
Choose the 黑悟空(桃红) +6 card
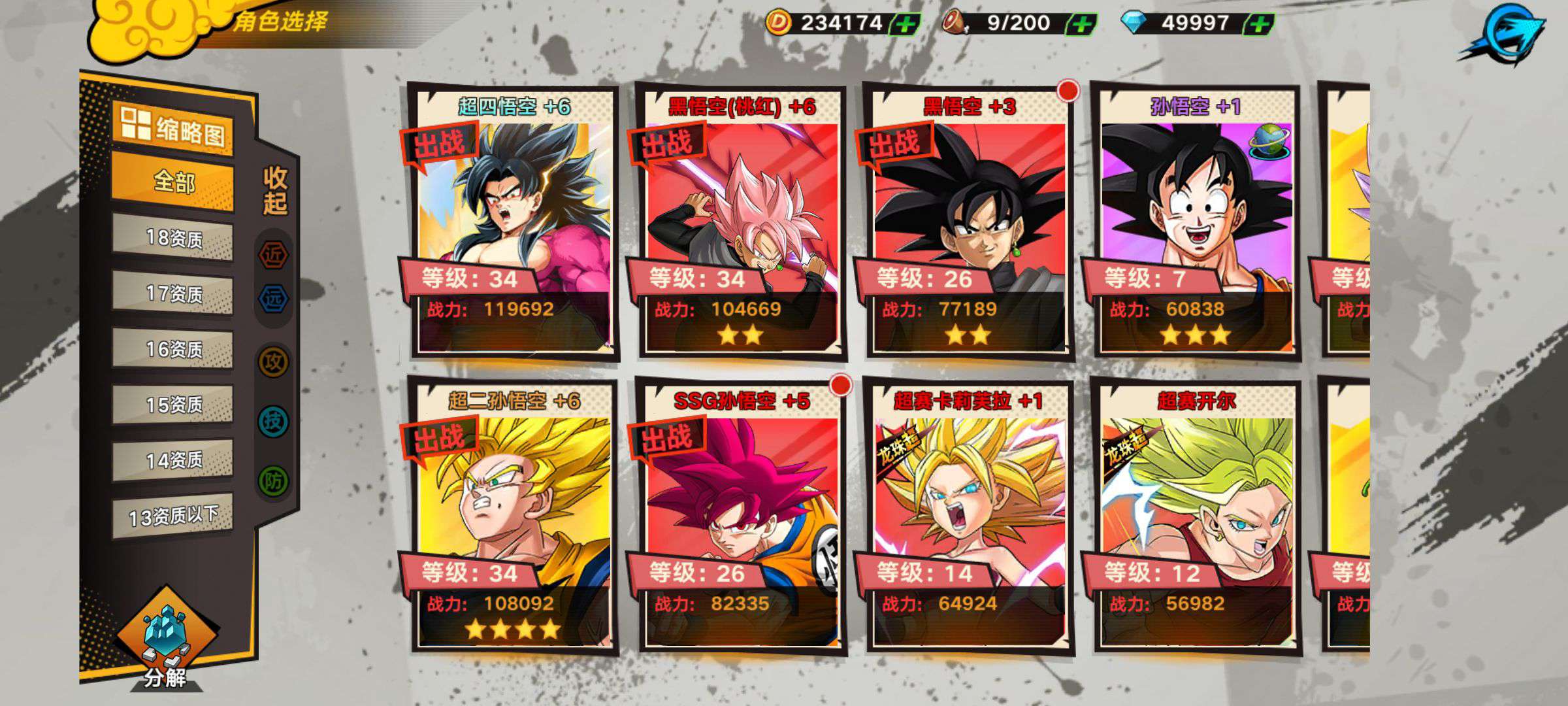click(x=742, y=222)
